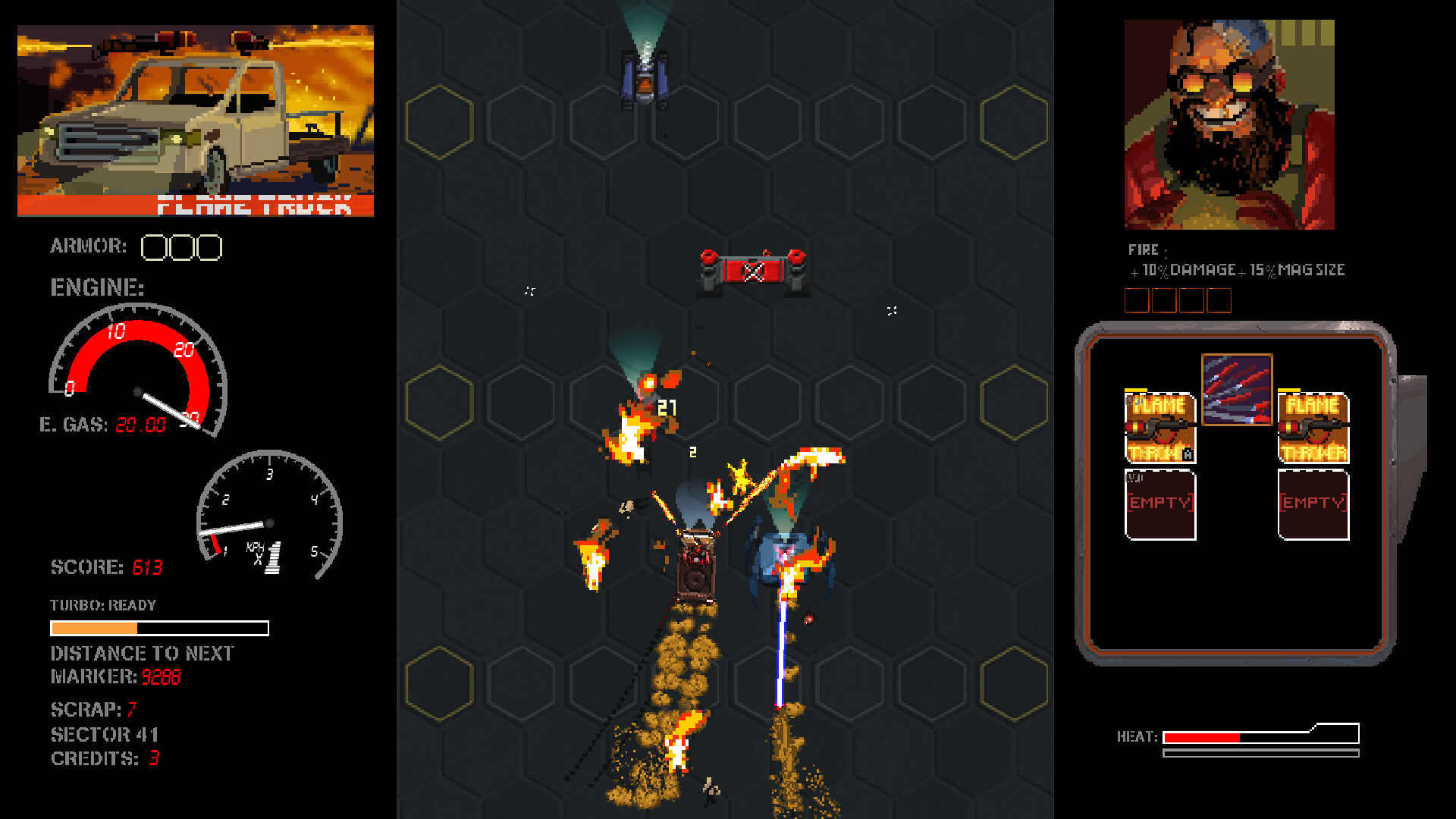Toggle the first FIRE upgrade pip
The width and height of the screenshot is (1456, 819).
pyautogui.click(x=1137, y=300)
